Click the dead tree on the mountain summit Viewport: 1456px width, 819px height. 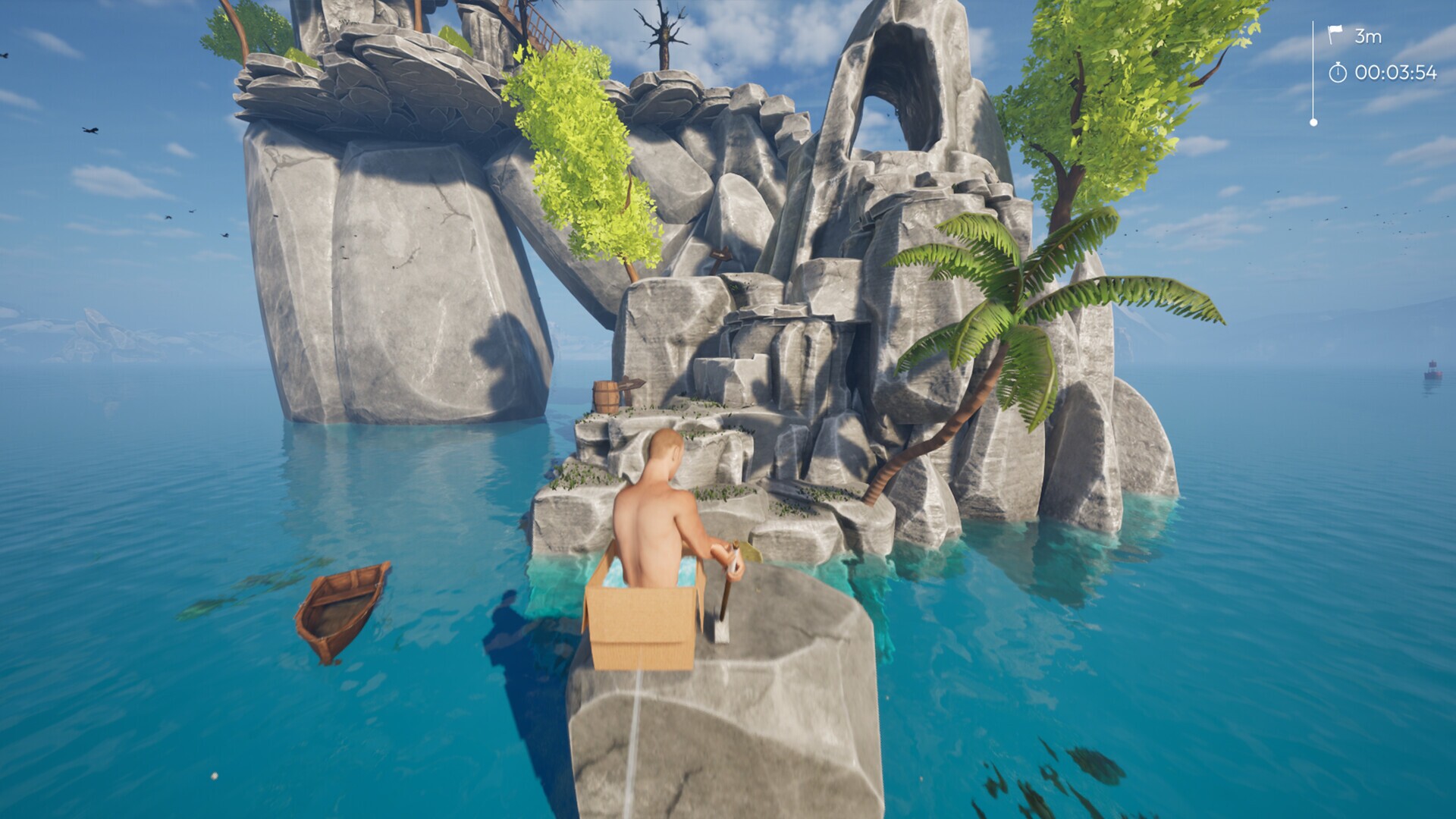click(x=665, y=34)
